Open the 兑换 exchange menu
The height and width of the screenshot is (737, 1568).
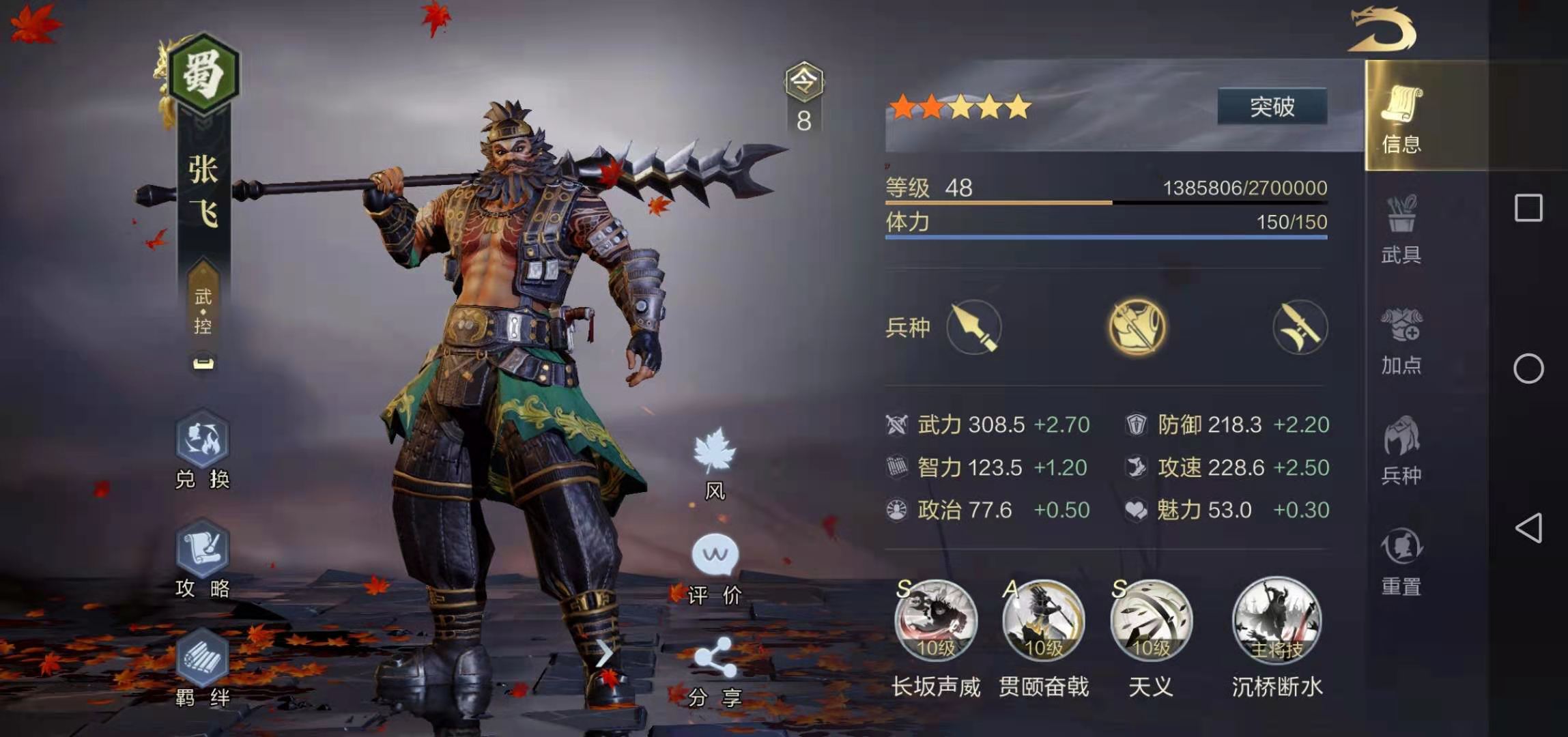coord(202,449)
